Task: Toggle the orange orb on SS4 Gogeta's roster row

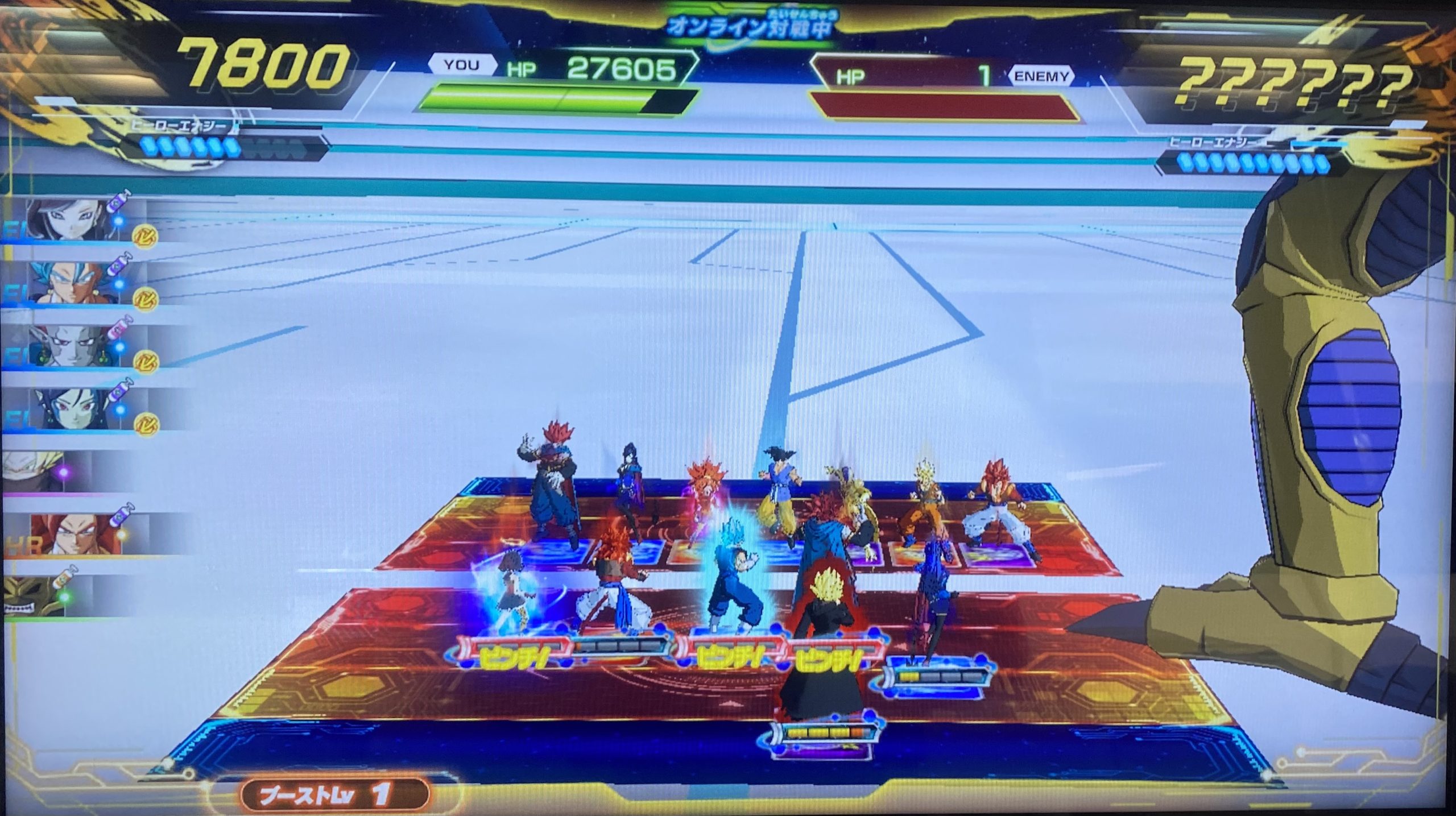Action: pos(123,533)
